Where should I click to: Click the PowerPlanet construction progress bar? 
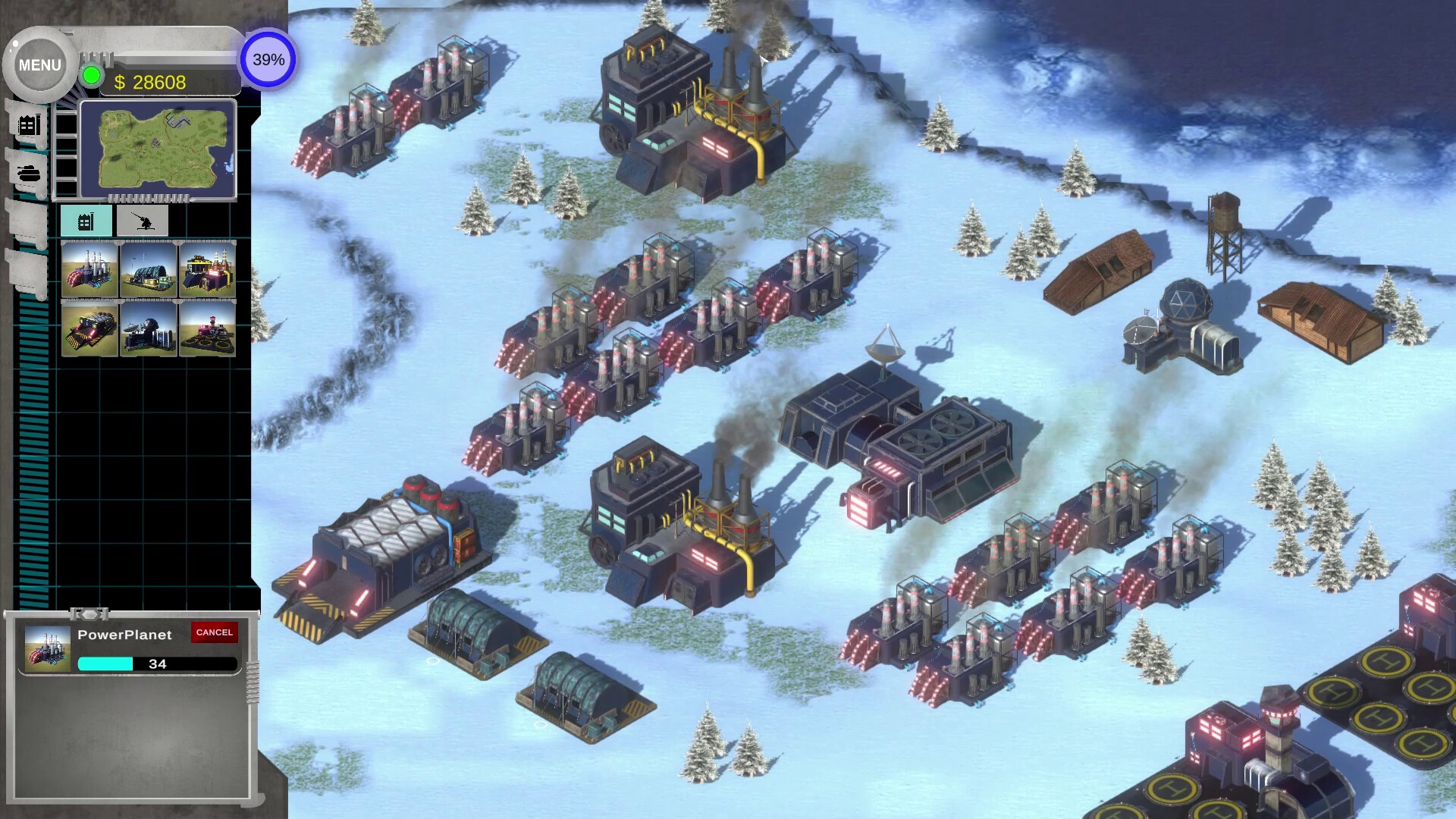tap(155, 664)
